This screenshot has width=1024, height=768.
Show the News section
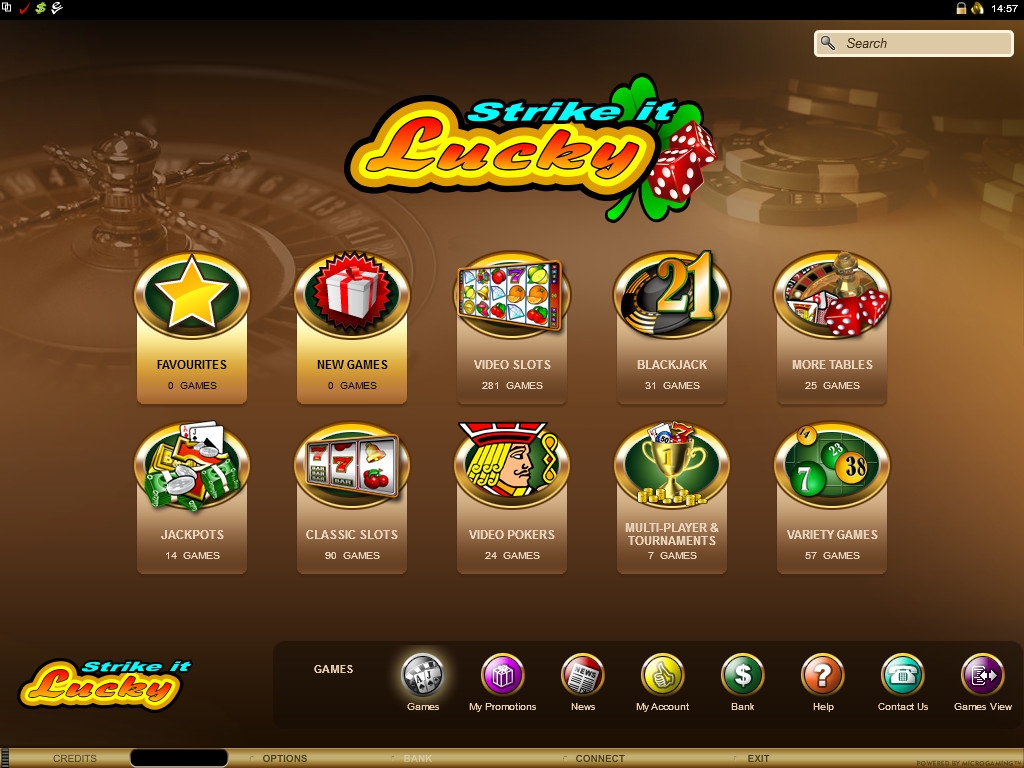[582, 677]
